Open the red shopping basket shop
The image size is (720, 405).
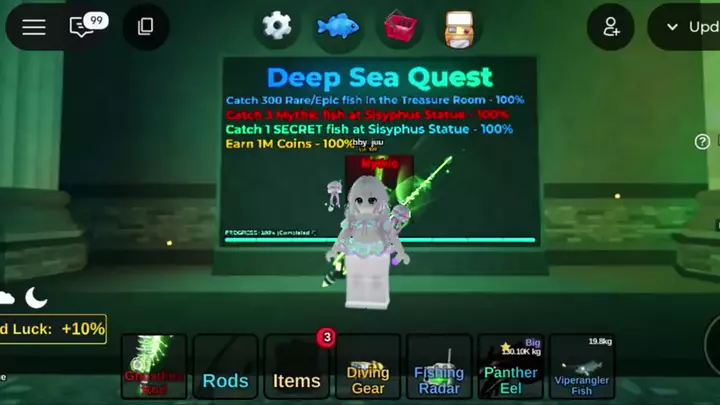click(400, 26)
